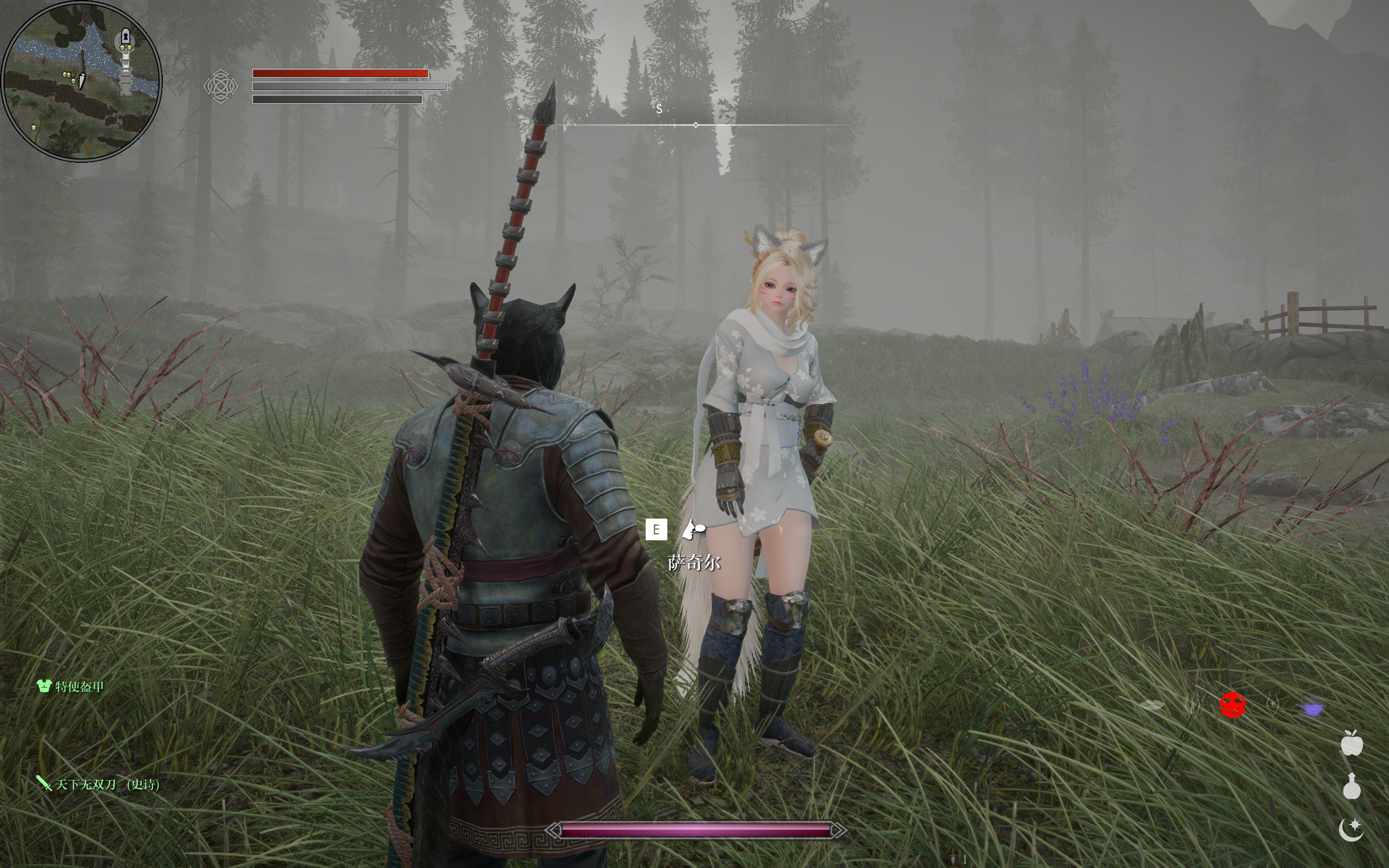Open the moon and star sleep indicator
The image size is (1389, 868).
click(x=1351, y=829)
